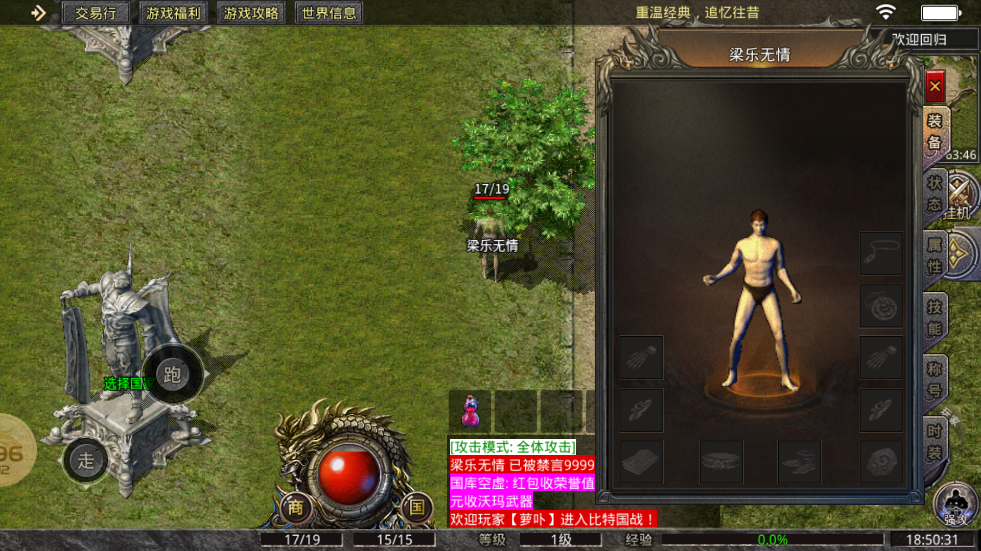Open the 交易行 trading house
Screen dimensions: 981x551
pos(96,13)
